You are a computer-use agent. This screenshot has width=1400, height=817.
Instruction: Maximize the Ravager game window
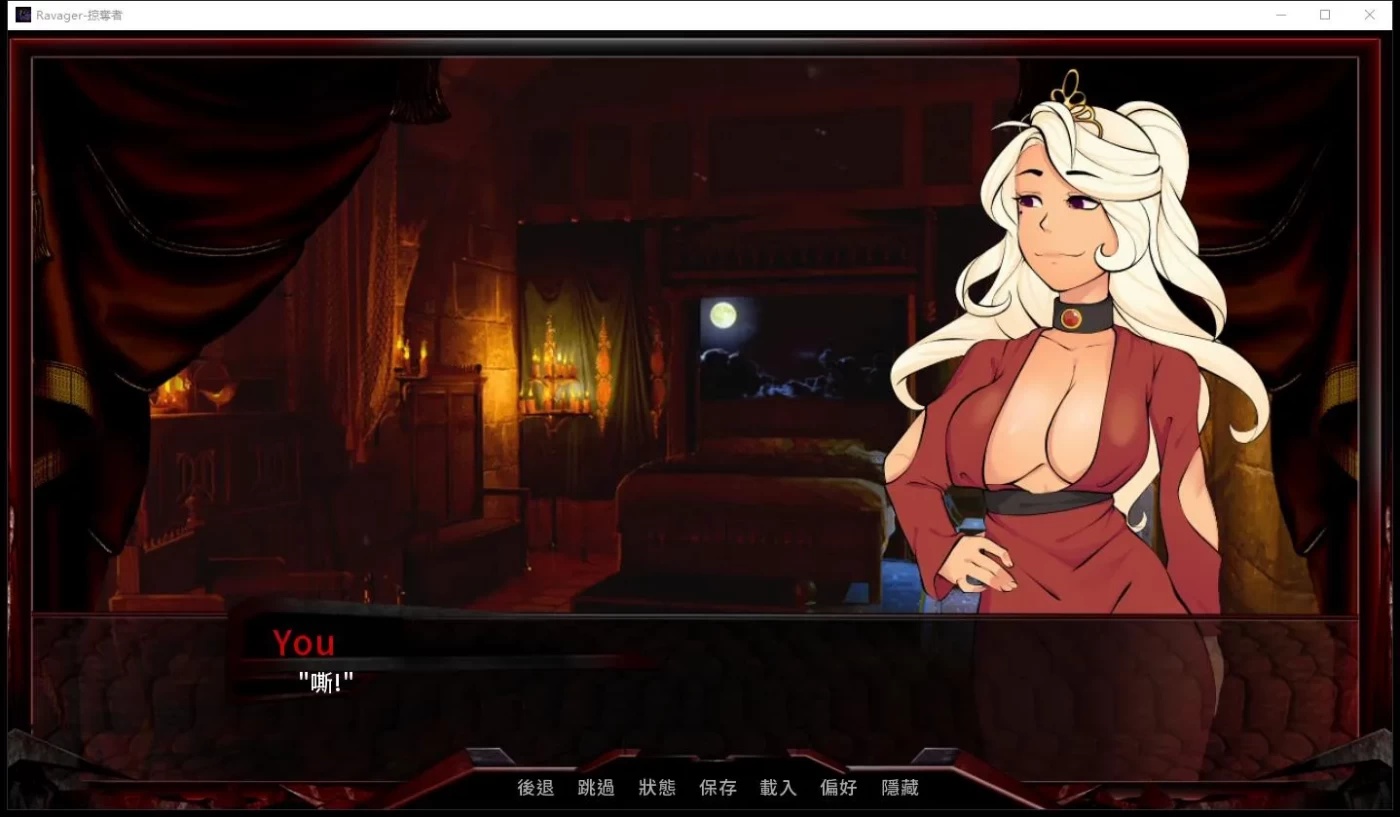[x=1325, y=14]
